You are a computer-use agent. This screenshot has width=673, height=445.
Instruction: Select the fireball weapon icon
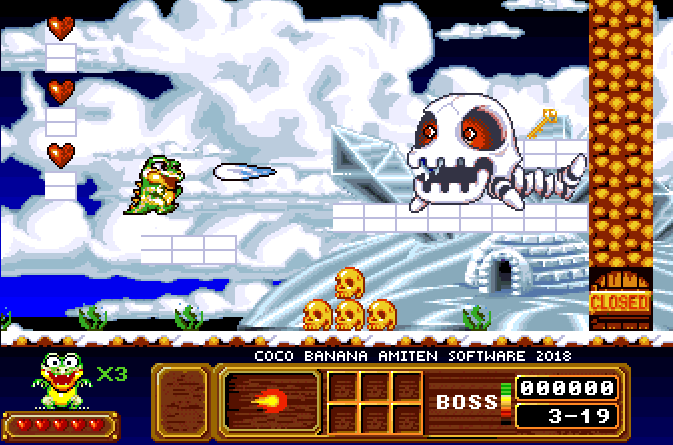point(269,402)
